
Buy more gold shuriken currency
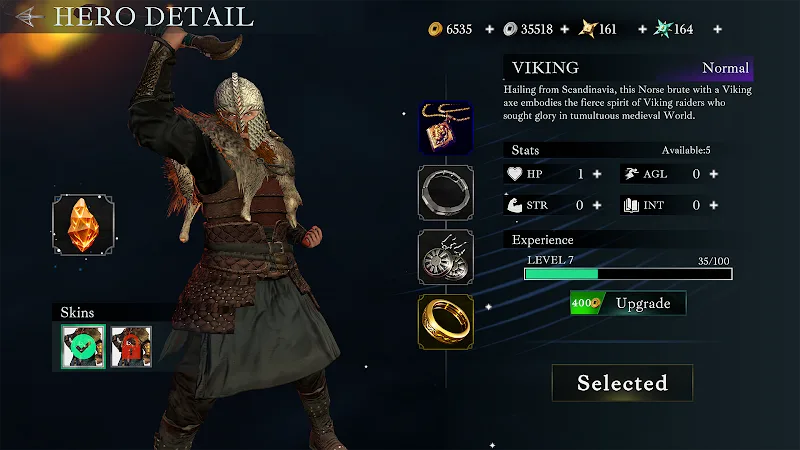(x=637, y=29)
